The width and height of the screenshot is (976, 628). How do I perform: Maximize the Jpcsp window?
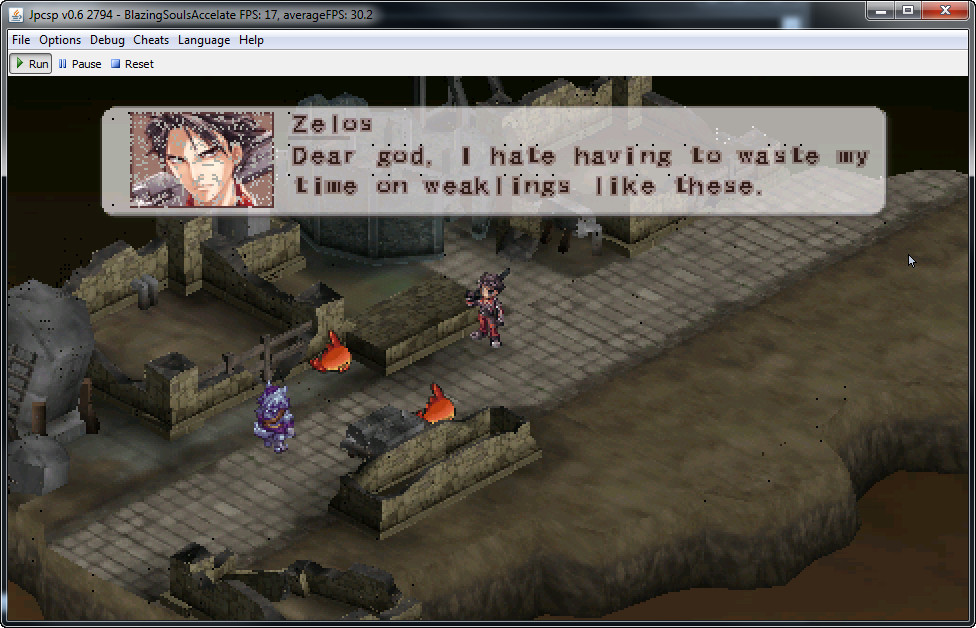click(908, 10)
